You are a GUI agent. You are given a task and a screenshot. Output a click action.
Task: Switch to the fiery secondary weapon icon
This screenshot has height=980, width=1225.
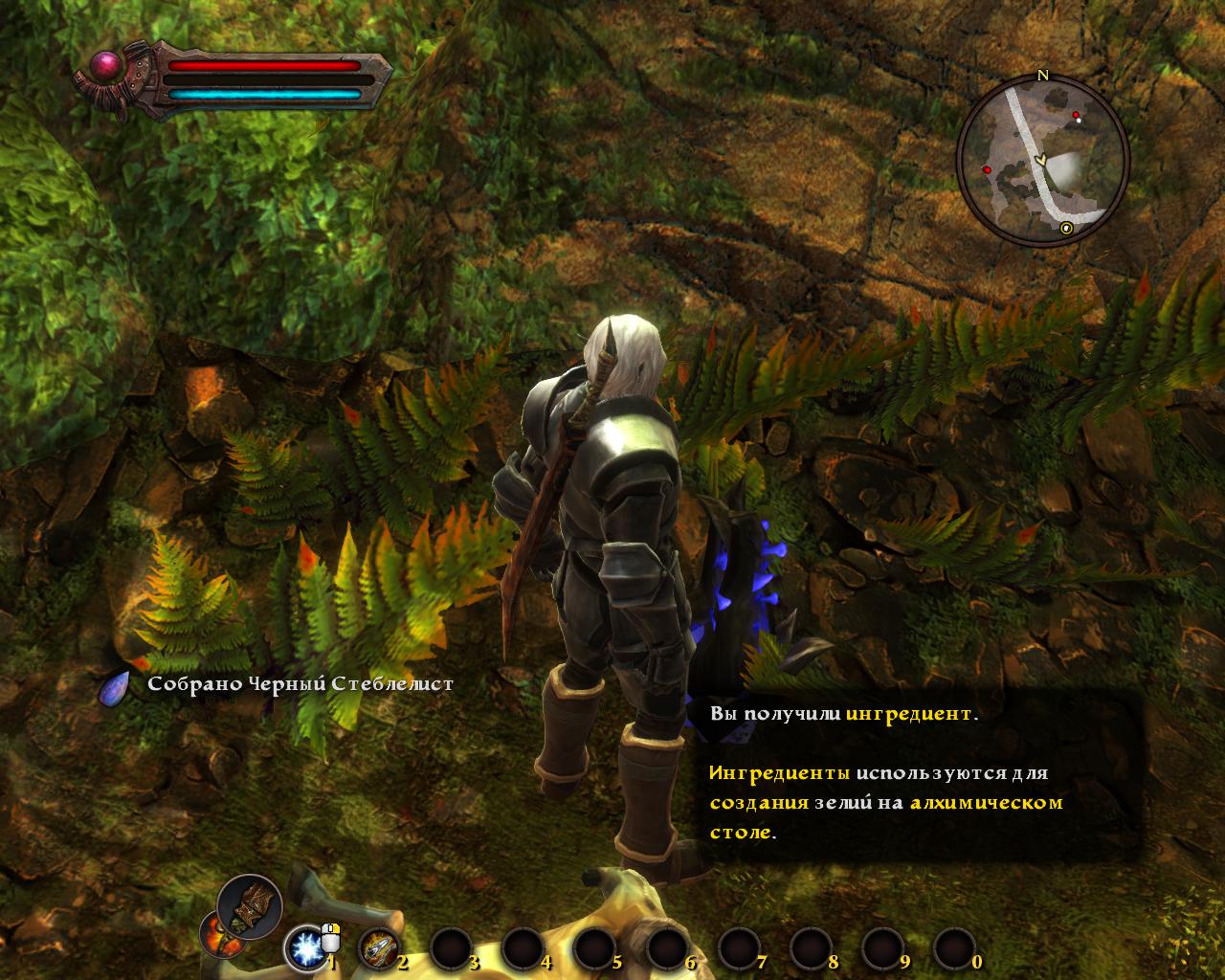point(216,935)
